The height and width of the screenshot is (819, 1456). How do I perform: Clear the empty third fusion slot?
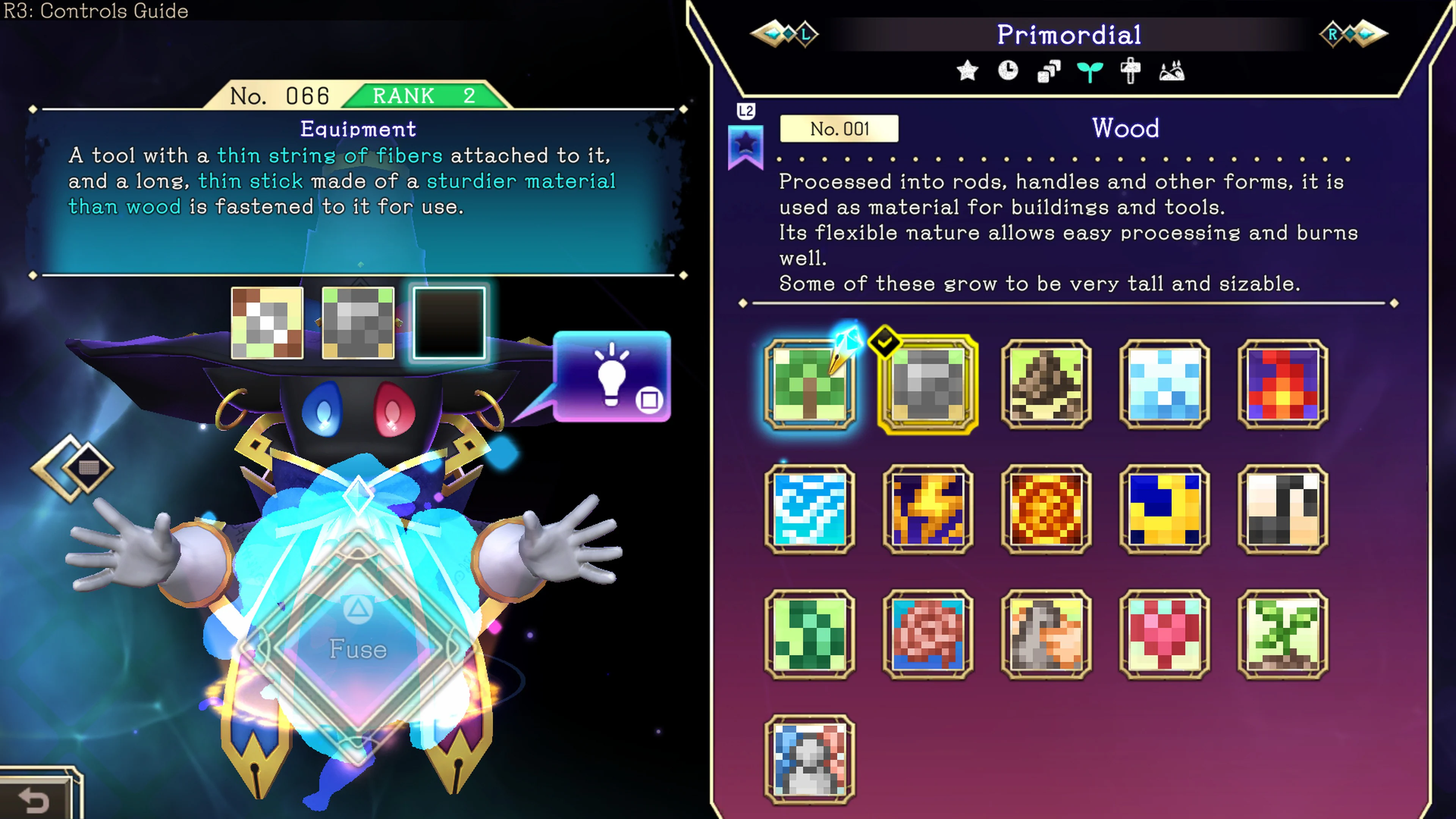(449, 323)
